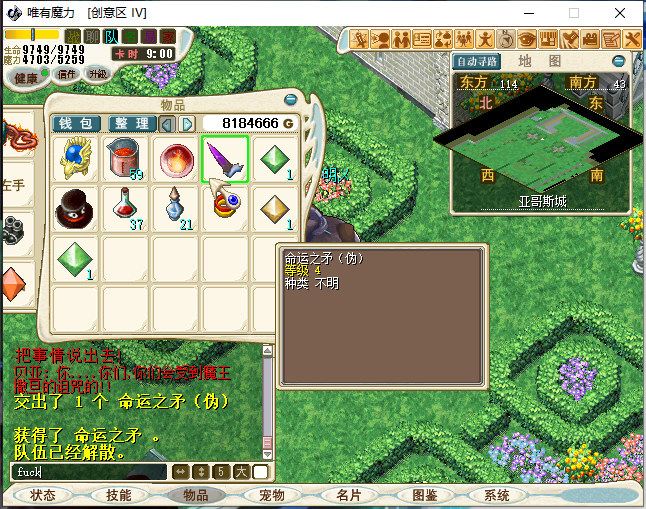Select the purple spear 命运之矛 item
Viewport: 646px width, 509px height.
point(225,160)
